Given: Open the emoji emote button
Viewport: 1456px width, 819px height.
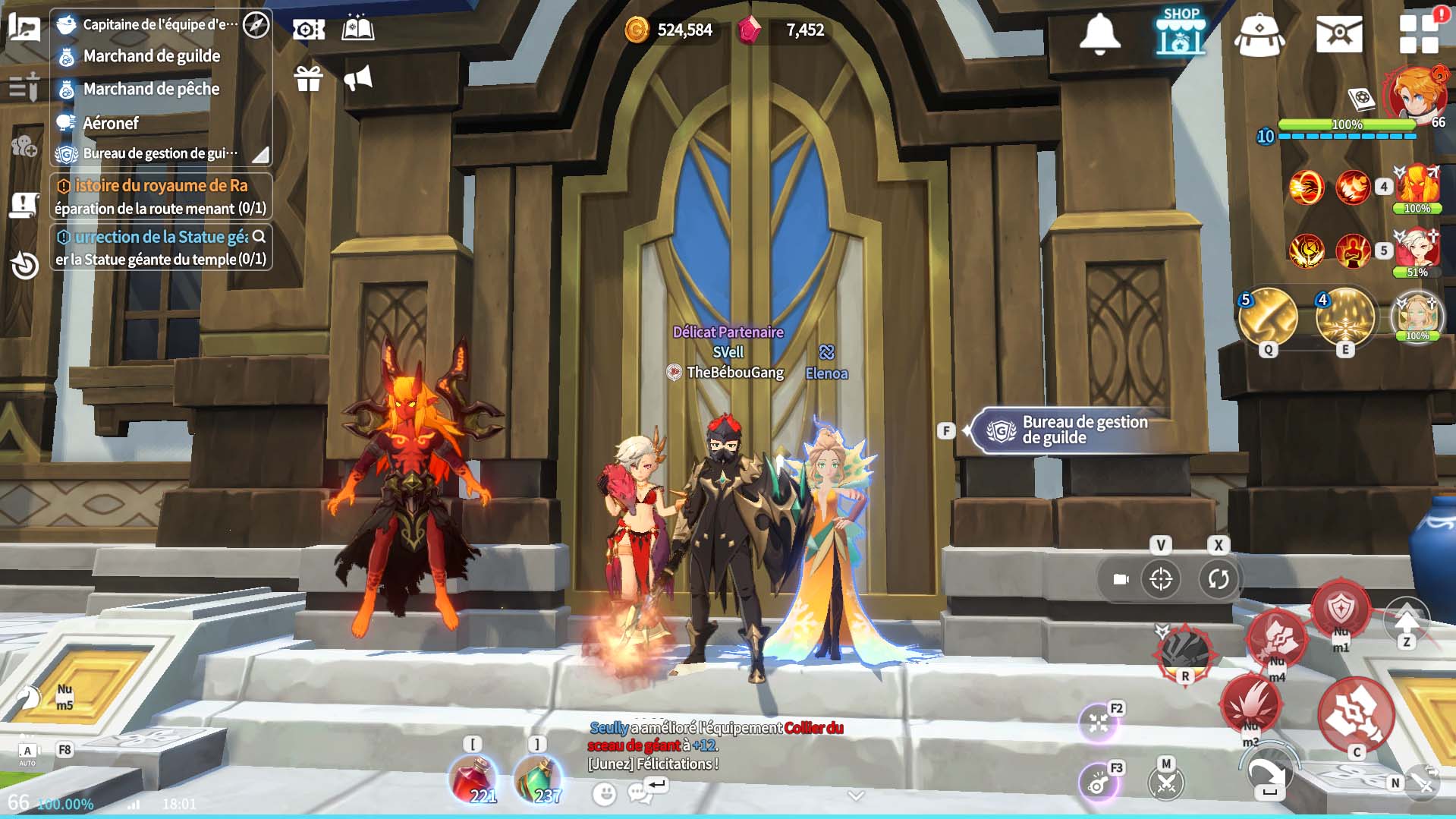Looking at the screenshot, I should click(605, 794).
